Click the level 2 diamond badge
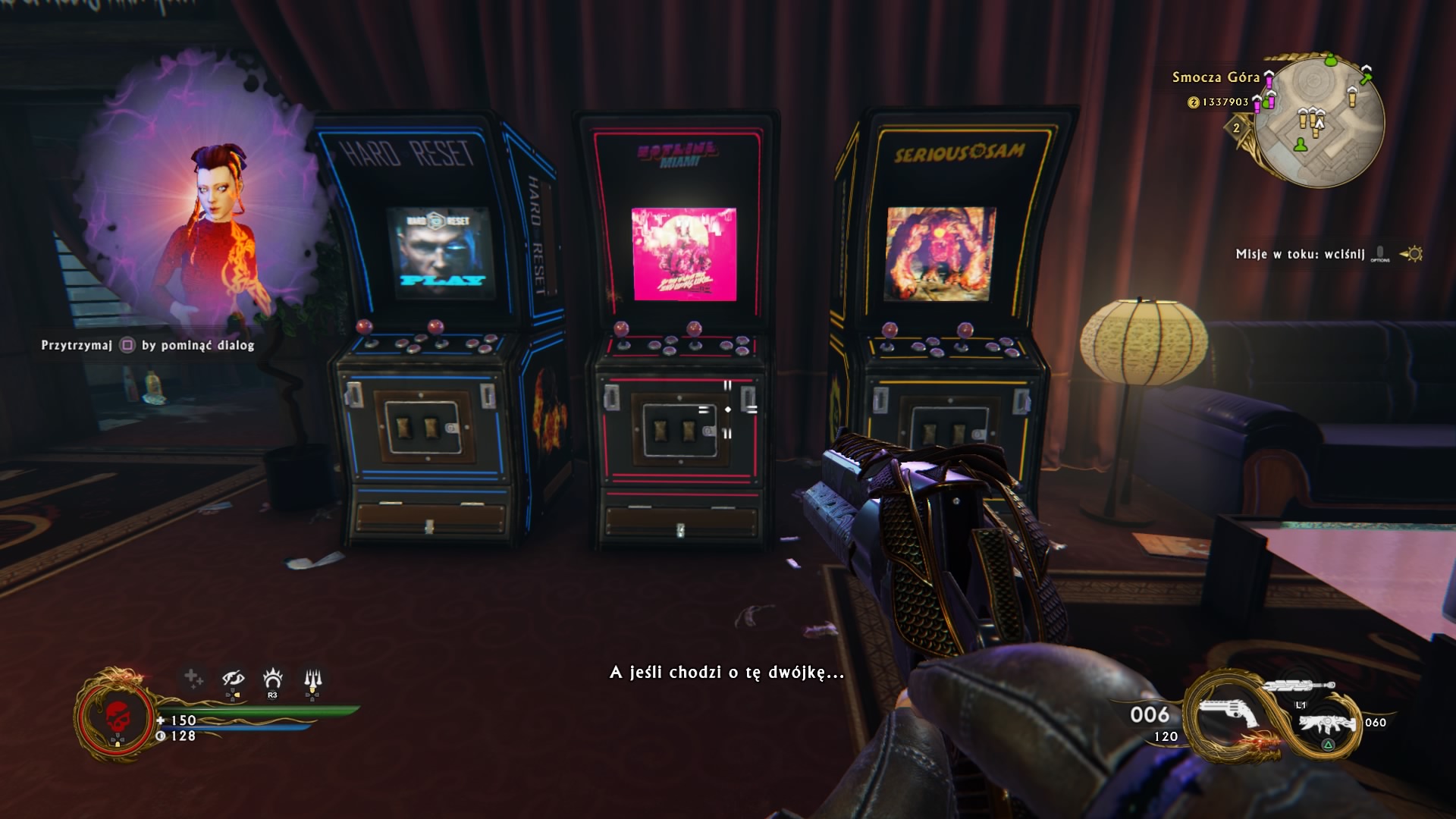1456x819 pixels. [1237, 127]
